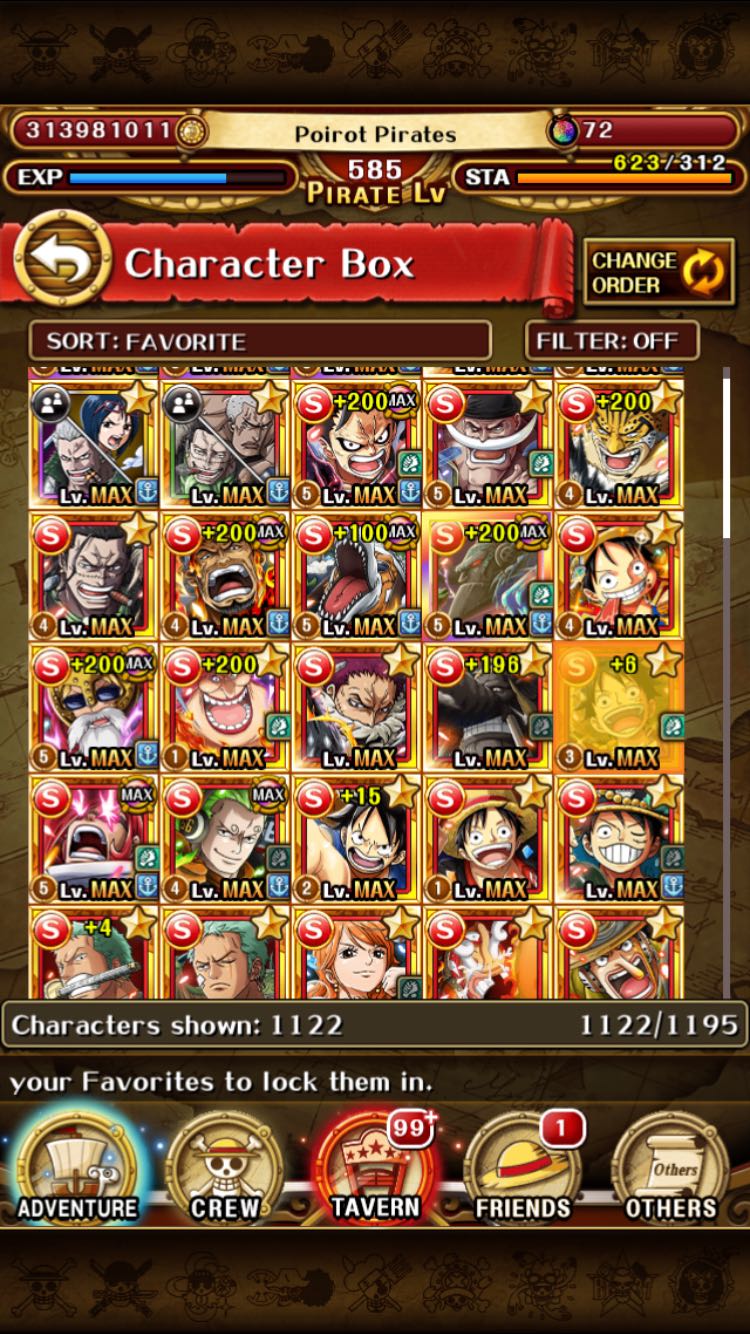Select the Katakuri character card
The image size is (750, 1334).
click(356, 706)
